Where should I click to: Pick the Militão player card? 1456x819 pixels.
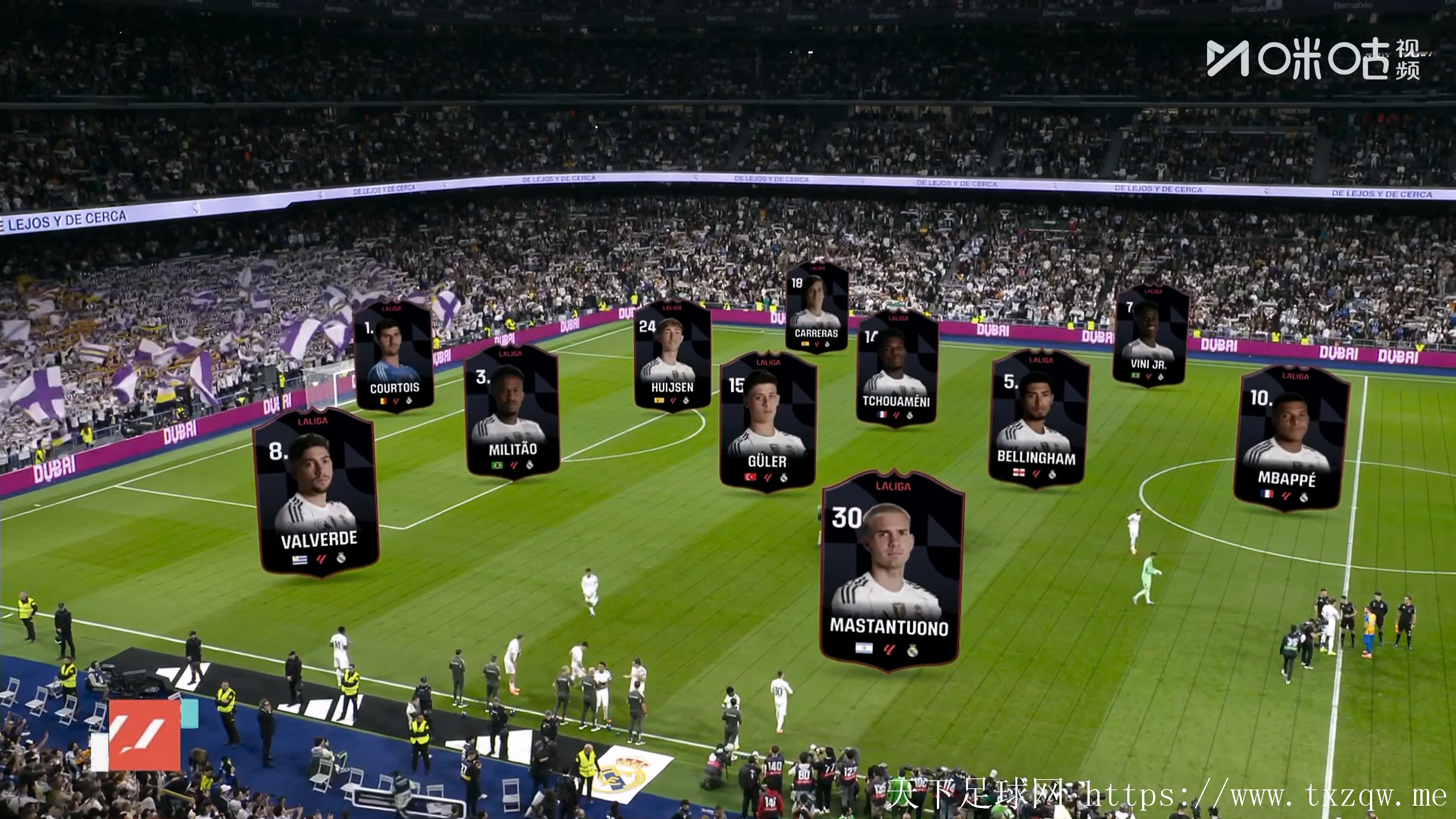[512, 411]
